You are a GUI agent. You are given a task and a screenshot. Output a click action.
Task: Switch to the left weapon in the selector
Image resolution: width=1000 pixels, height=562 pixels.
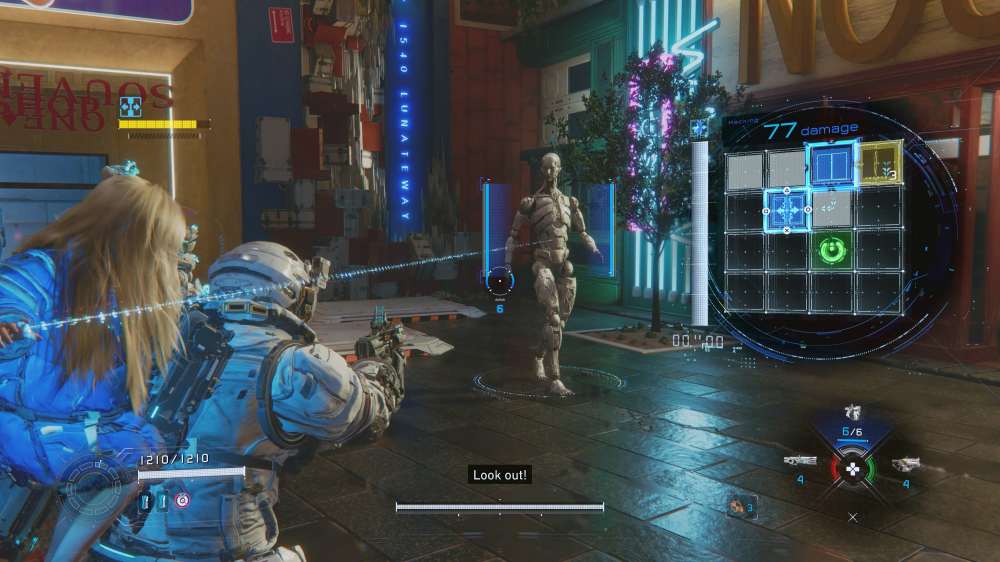tap(801, 462)
